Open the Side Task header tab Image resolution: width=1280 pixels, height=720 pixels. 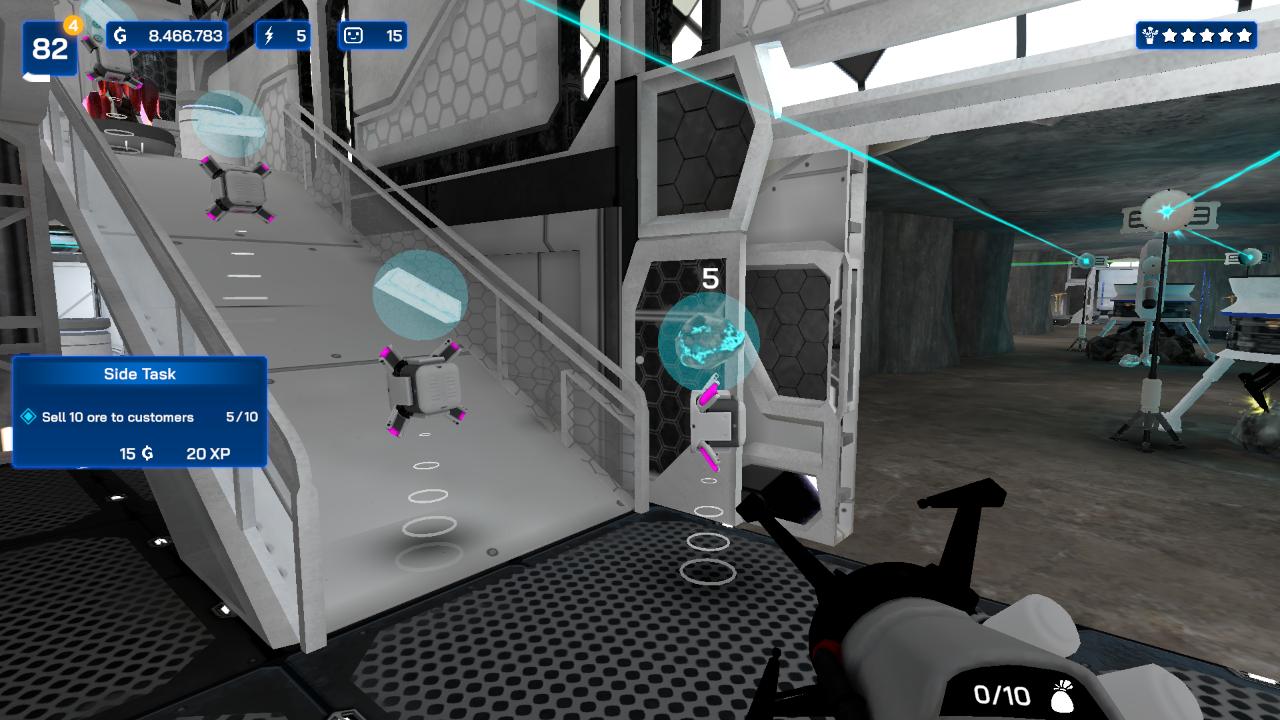coord(139,374)
